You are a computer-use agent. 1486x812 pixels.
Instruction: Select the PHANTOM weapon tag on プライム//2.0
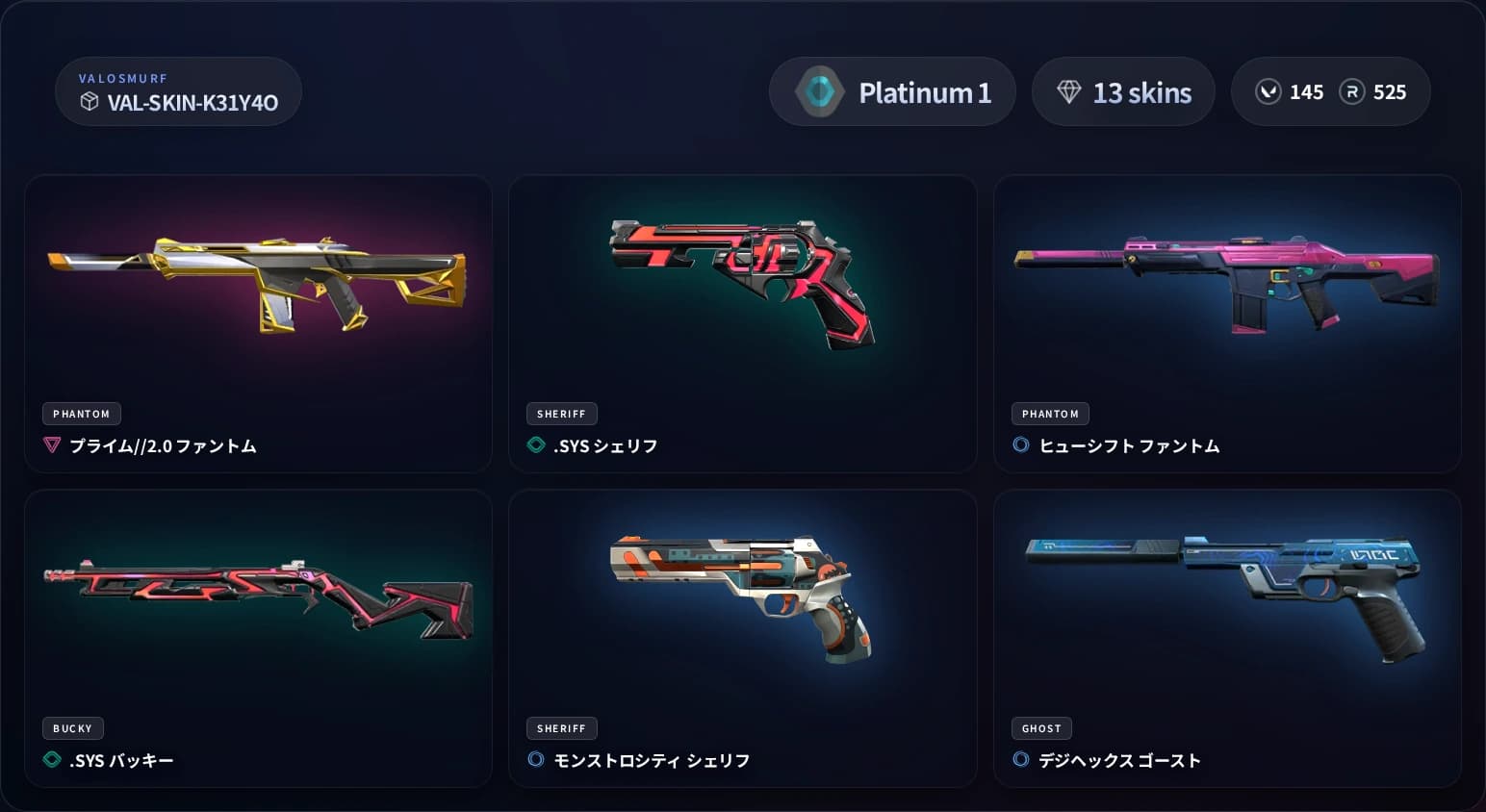pos(81,413)
